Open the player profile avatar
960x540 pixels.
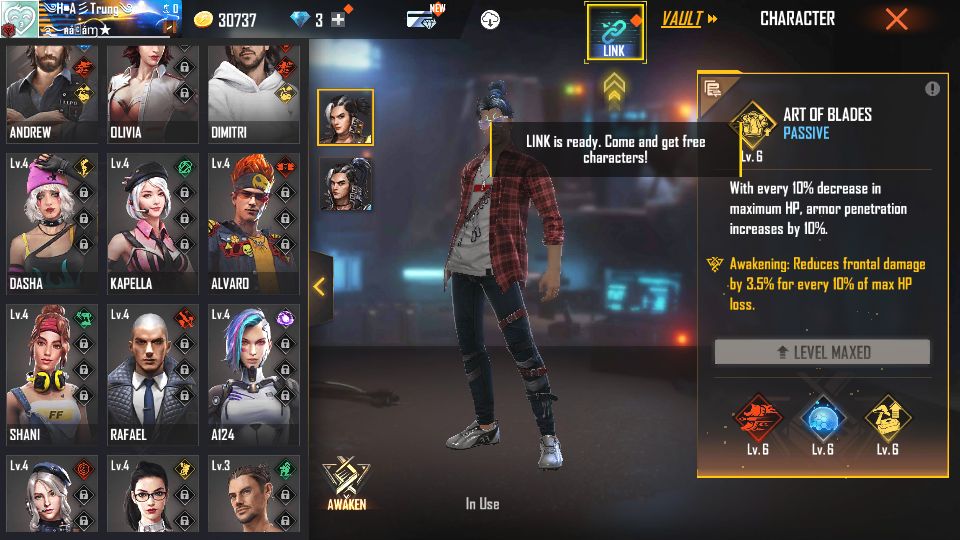tap(19, 19)
